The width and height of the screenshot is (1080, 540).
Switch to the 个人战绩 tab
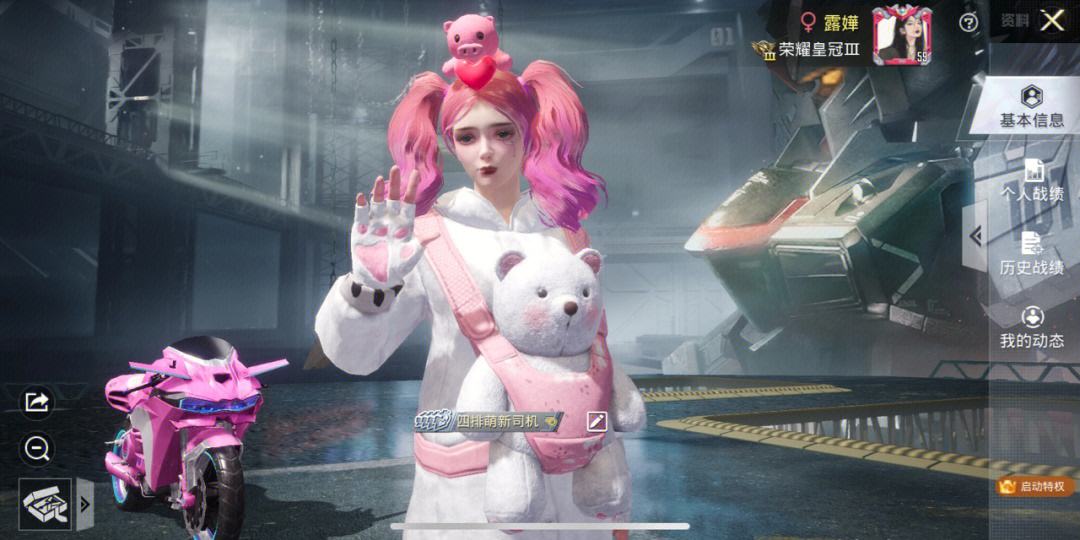pos(1032,181)
